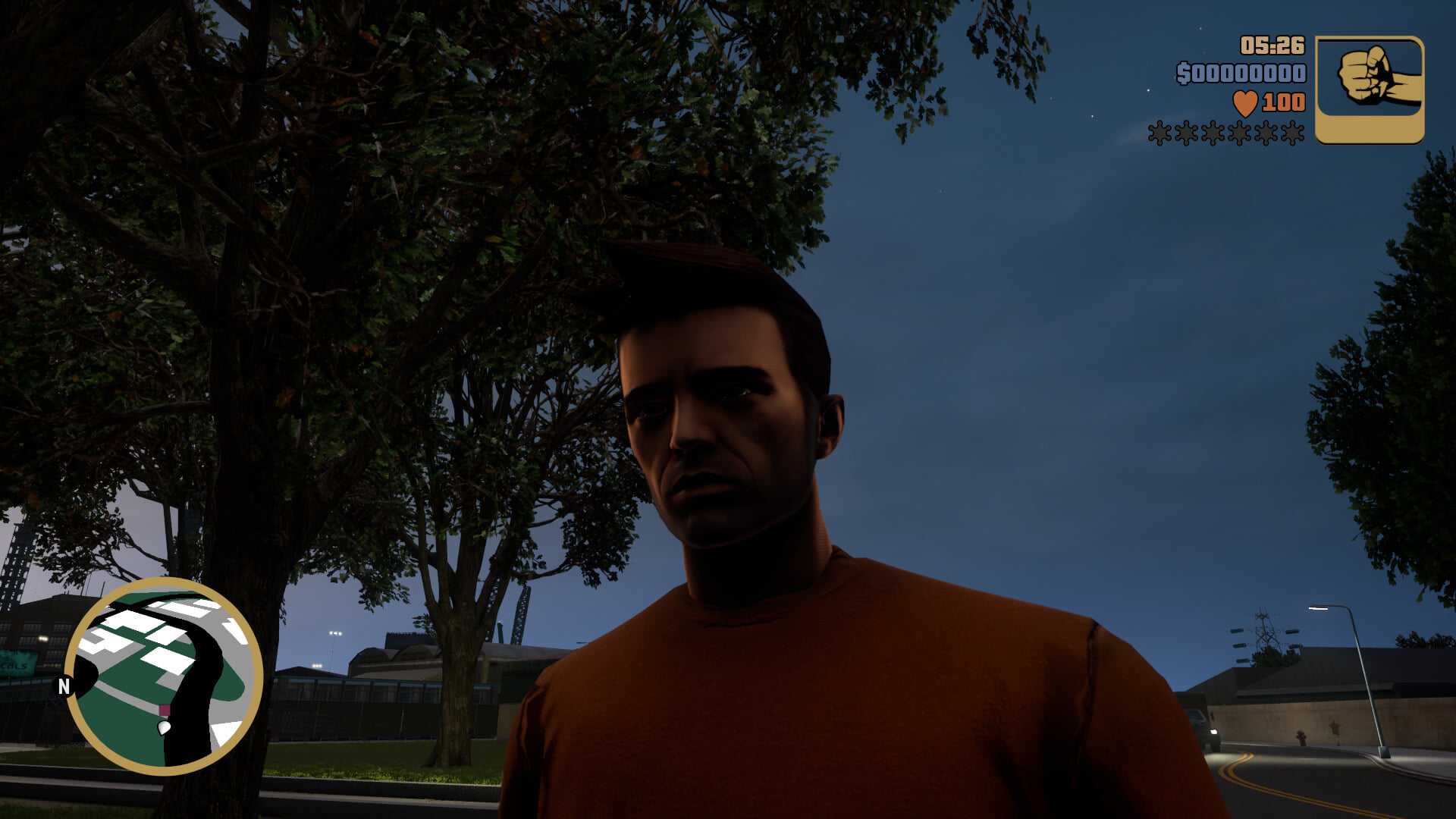Select the fist weapon icon
The height and width of the screenshot is (819, 1456).
[1369, 89]
